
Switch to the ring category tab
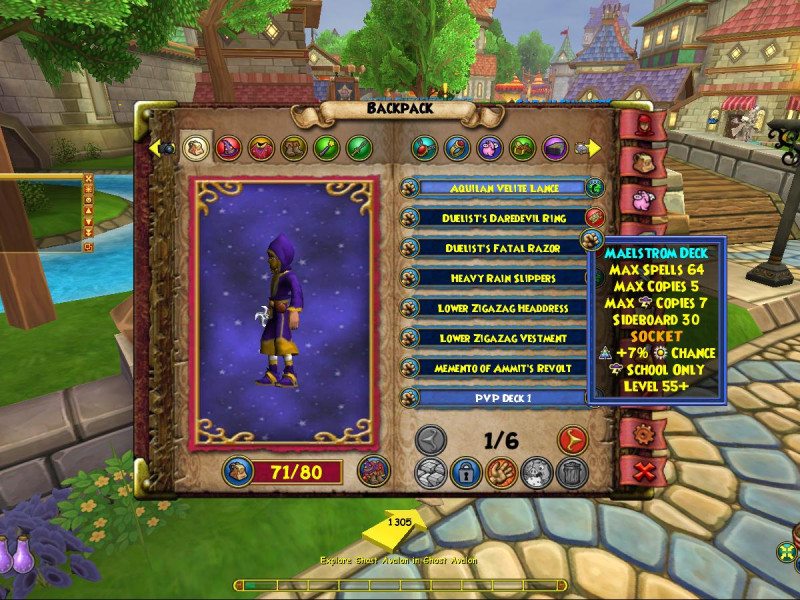coord(457,149)
